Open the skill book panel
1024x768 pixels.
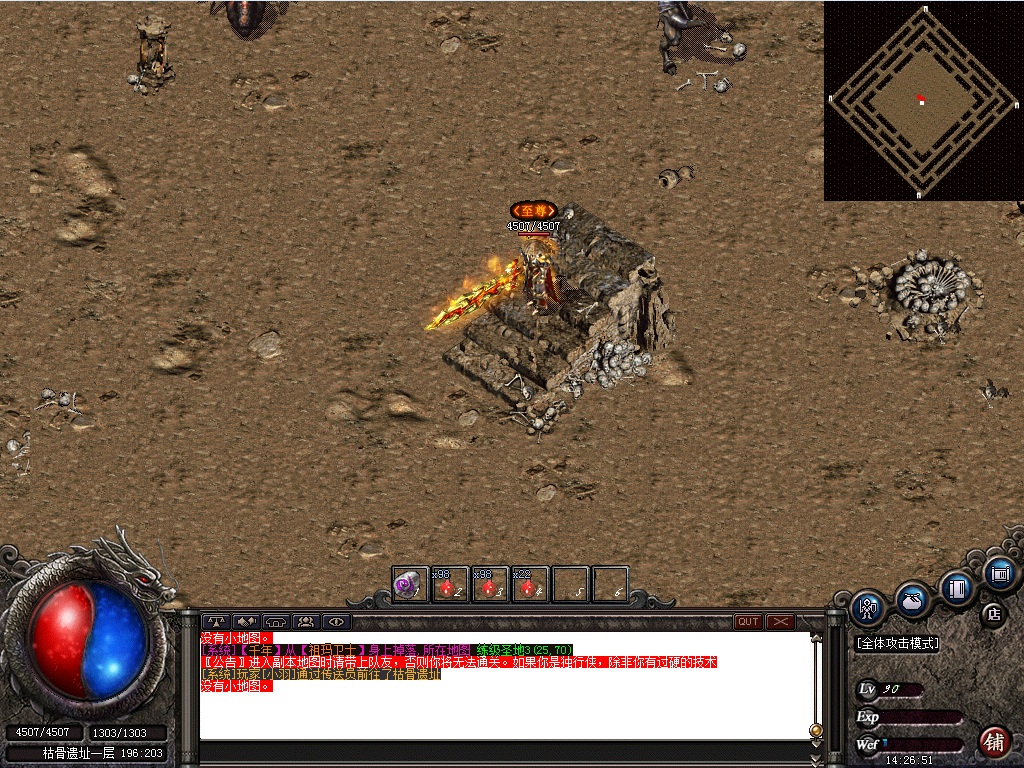pyautogui.click(x=957, y=587)
